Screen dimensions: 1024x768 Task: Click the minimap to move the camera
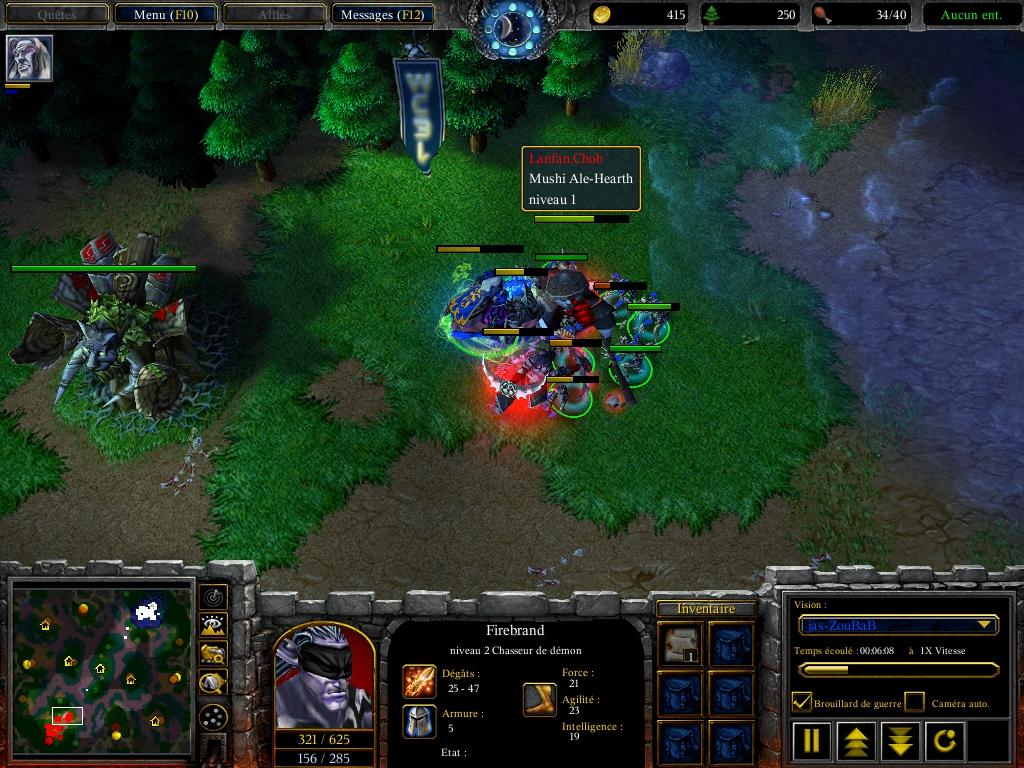pyautogui.click(x=100, y=666)
